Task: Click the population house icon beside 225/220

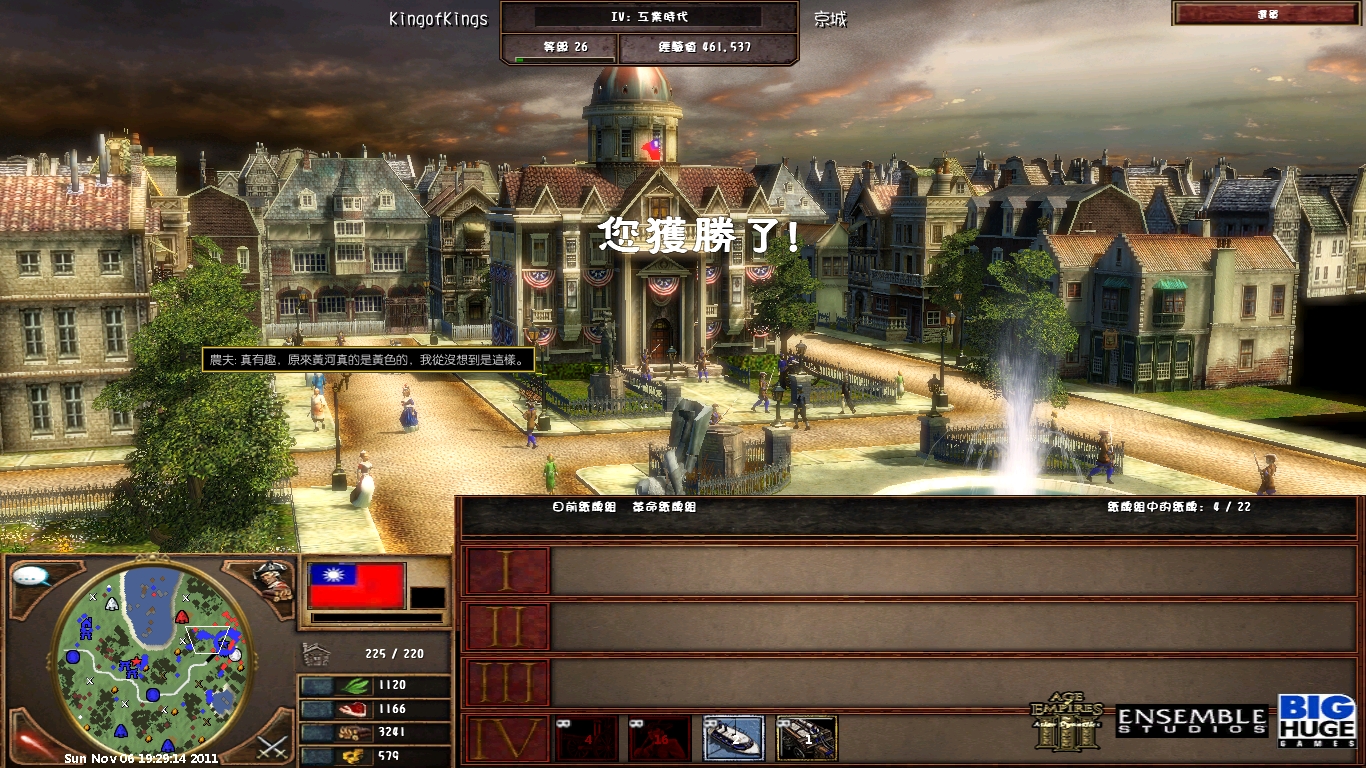Action: [x=316, y=654]
